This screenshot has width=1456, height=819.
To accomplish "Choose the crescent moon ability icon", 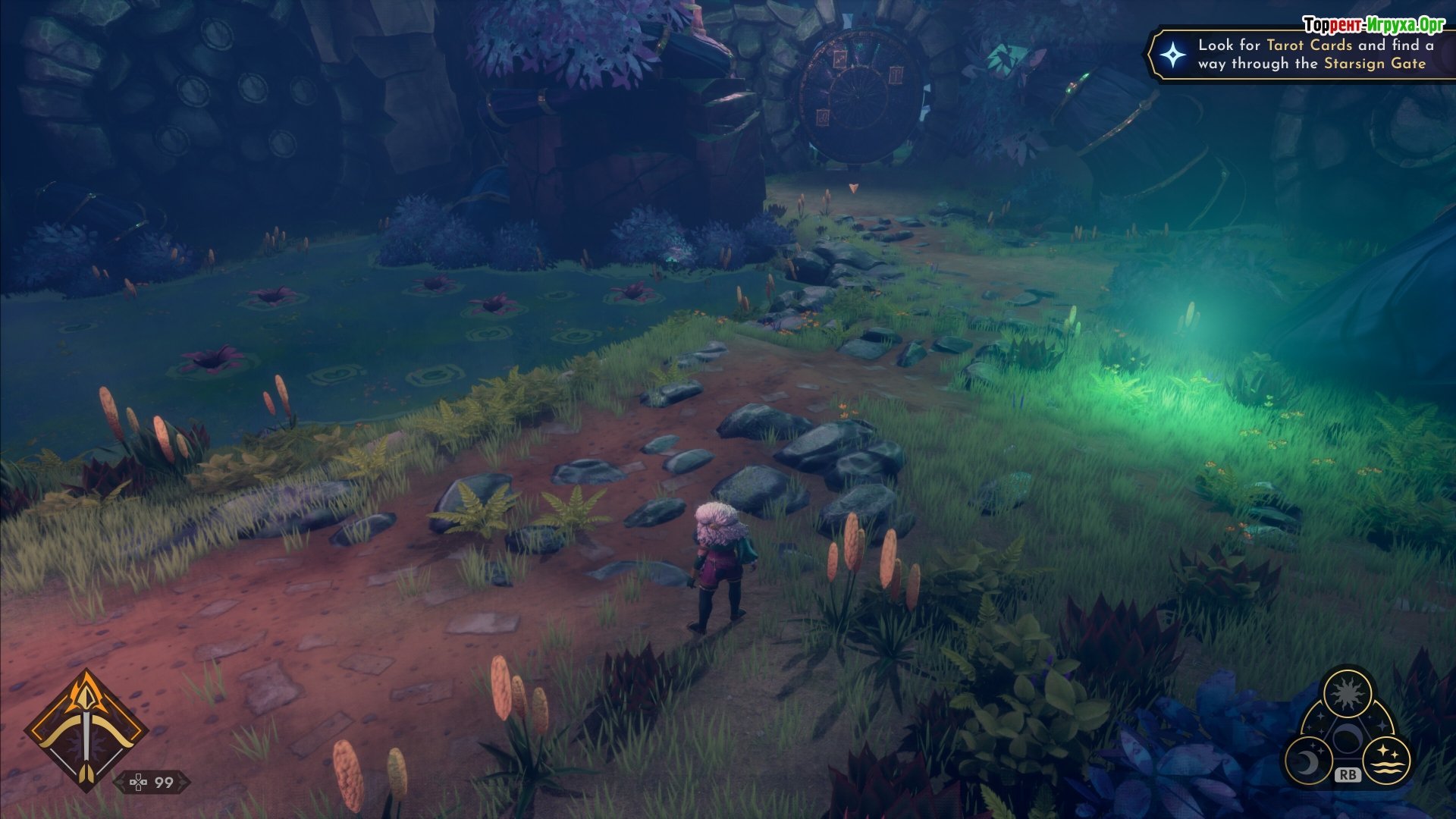I will (1307, 760).
